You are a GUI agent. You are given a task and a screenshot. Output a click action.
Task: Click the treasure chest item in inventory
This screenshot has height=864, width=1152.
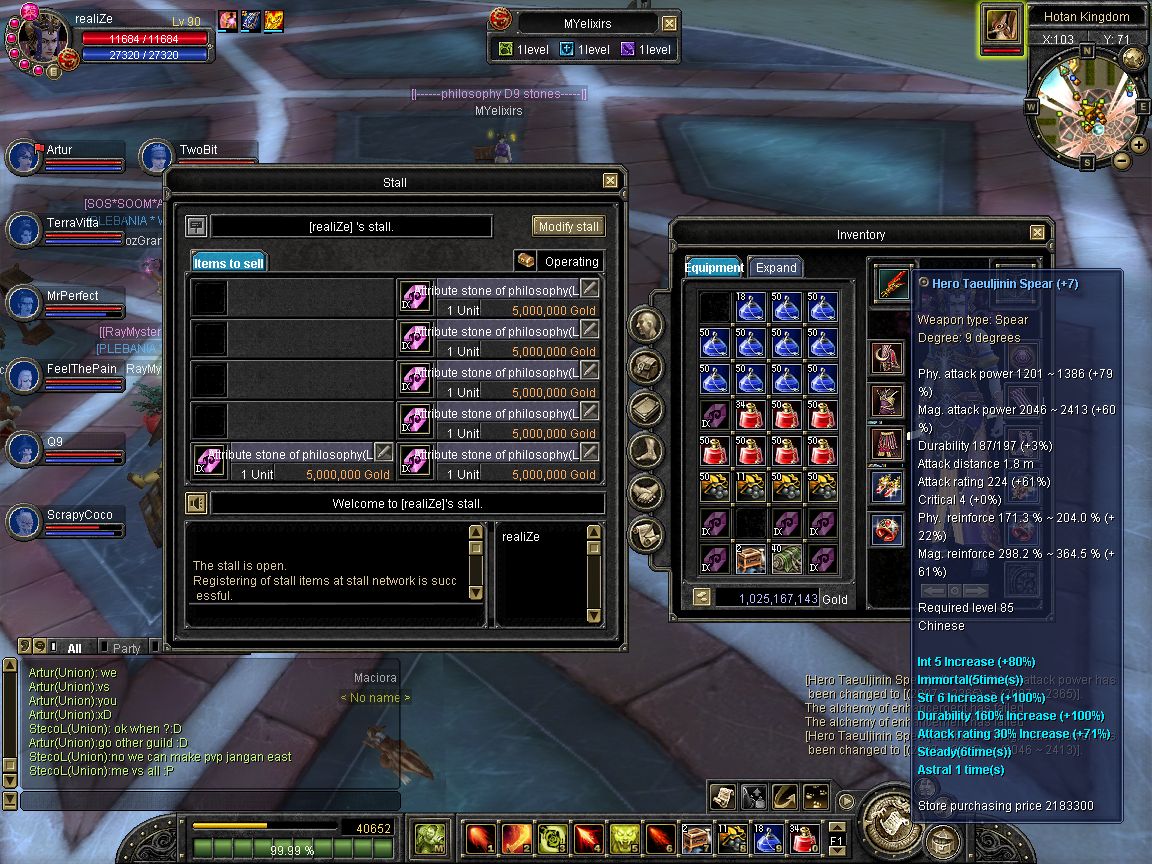point(750,559)
